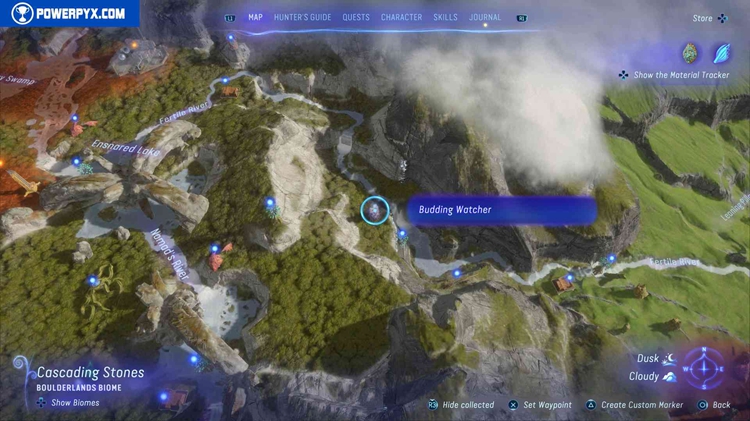Select the Character tab
The height and width of the screenshot is (421, 750).
click(x=401, y=17)
